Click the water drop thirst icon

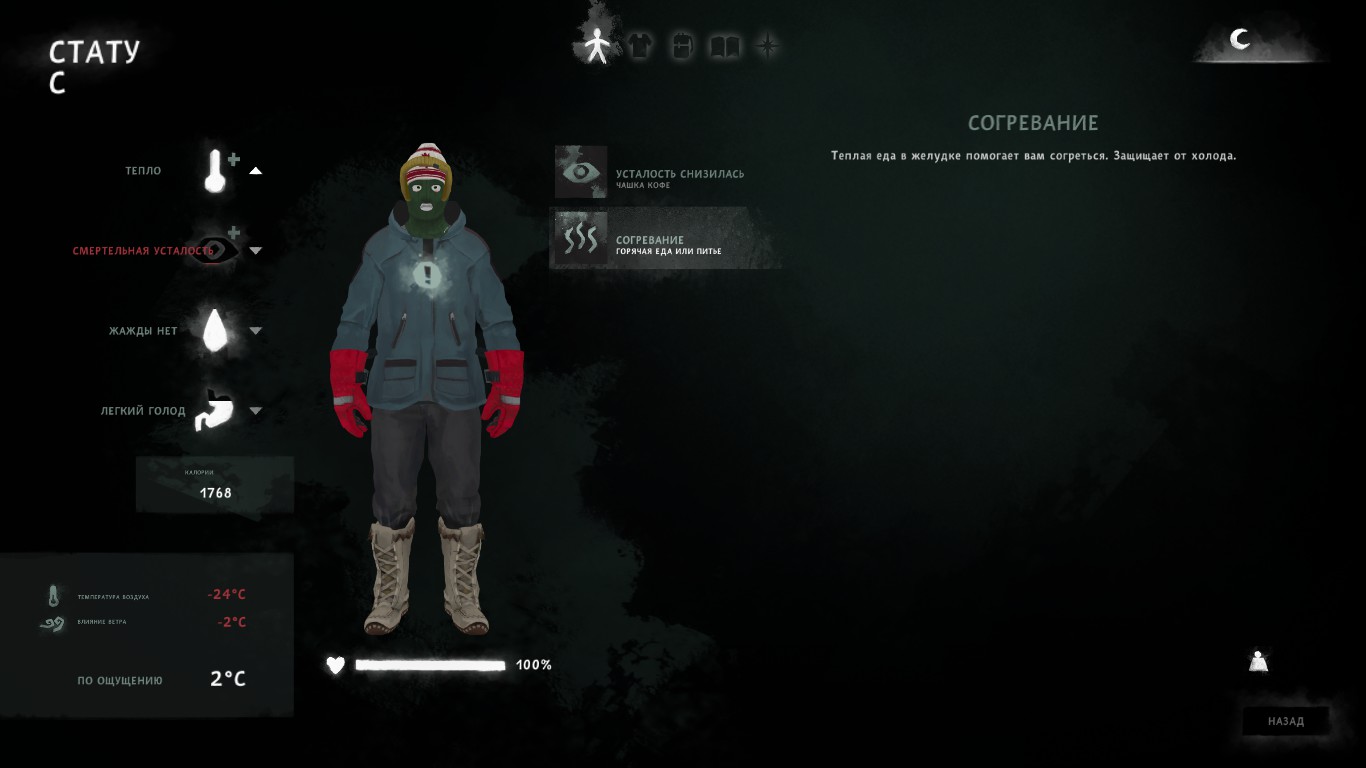(213, 330)
